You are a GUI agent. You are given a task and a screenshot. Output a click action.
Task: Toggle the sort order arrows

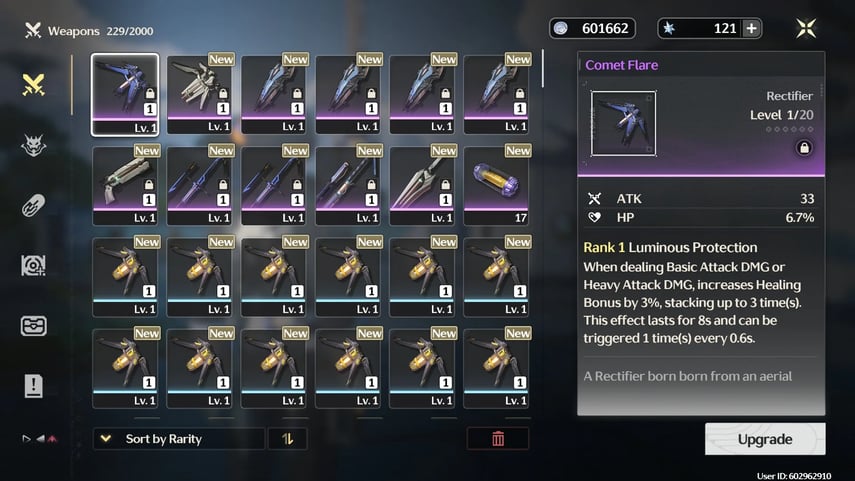[287, 439]
